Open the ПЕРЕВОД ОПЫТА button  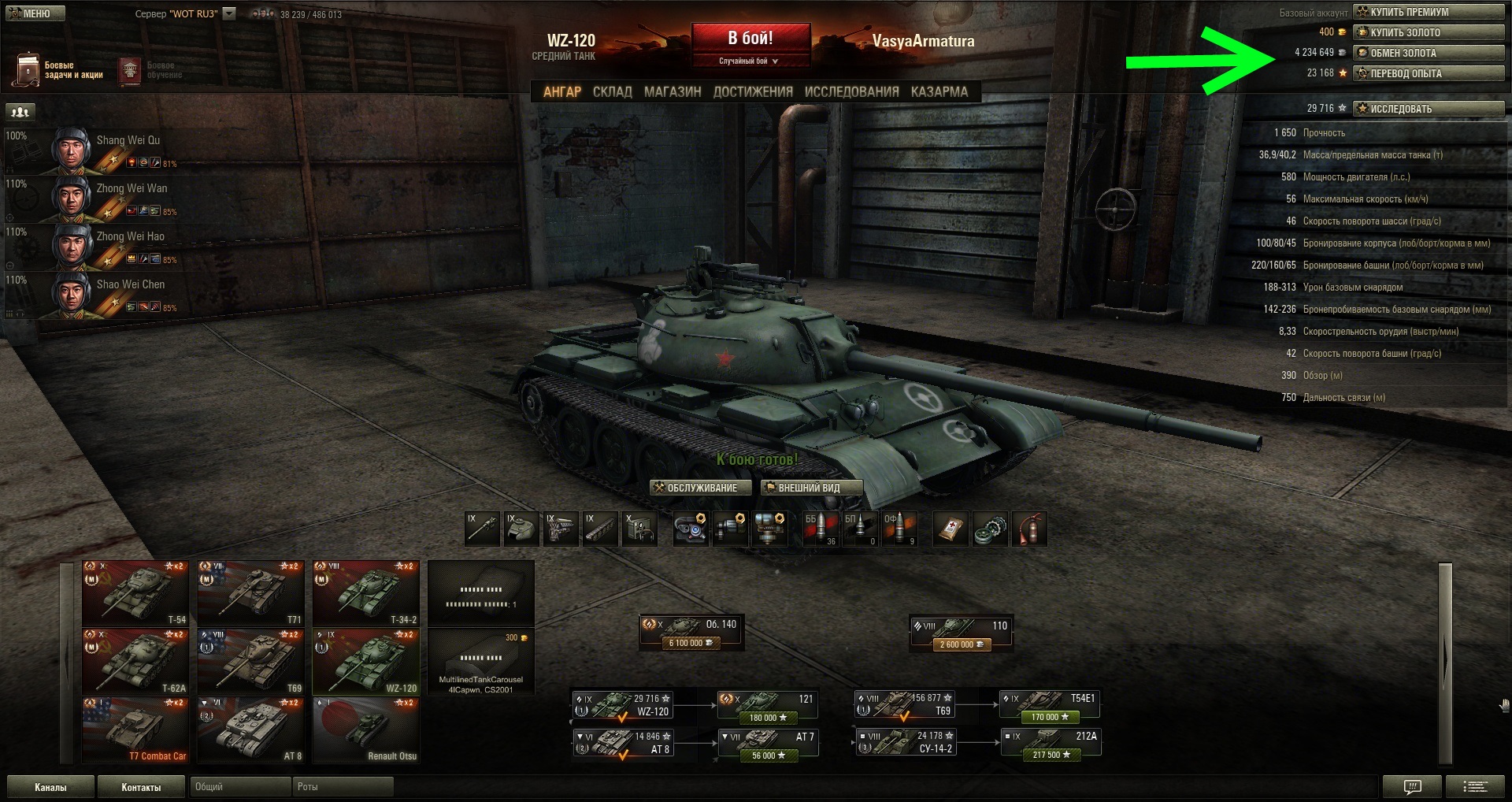[x=1428, y=73]
